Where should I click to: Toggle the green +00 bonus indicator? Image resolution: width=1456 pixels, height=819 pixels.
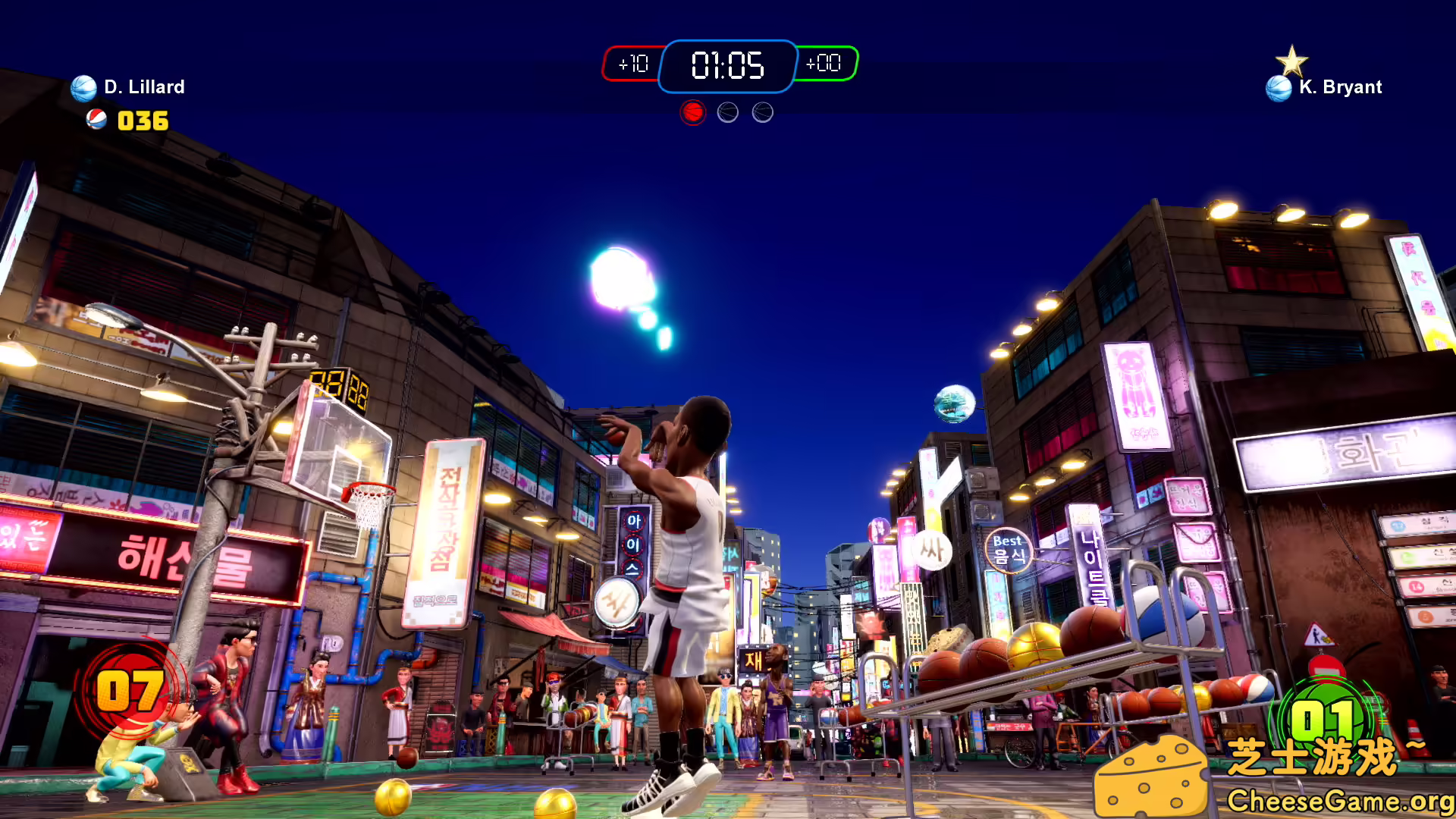(826, 64)
